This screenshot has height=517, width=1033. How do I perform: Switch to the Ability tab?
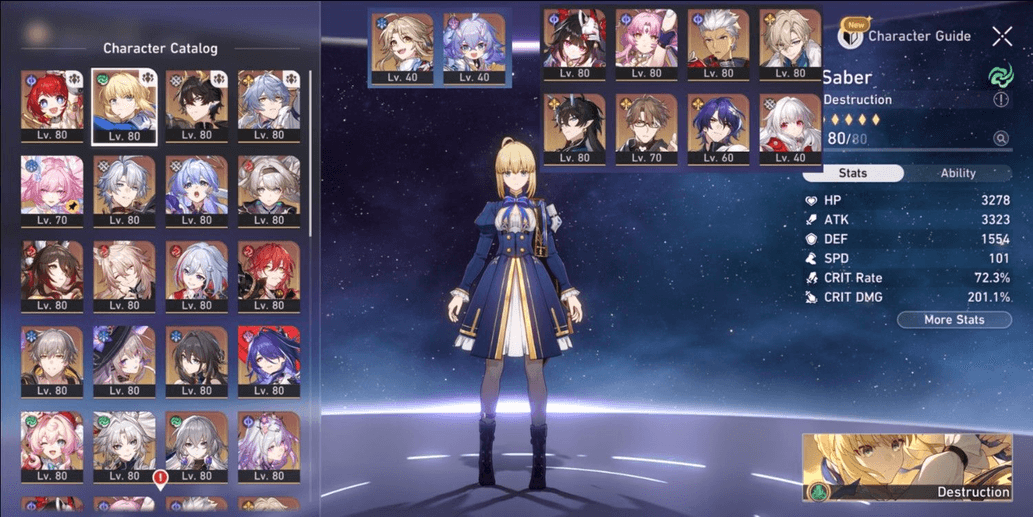(x=957, y=173)
